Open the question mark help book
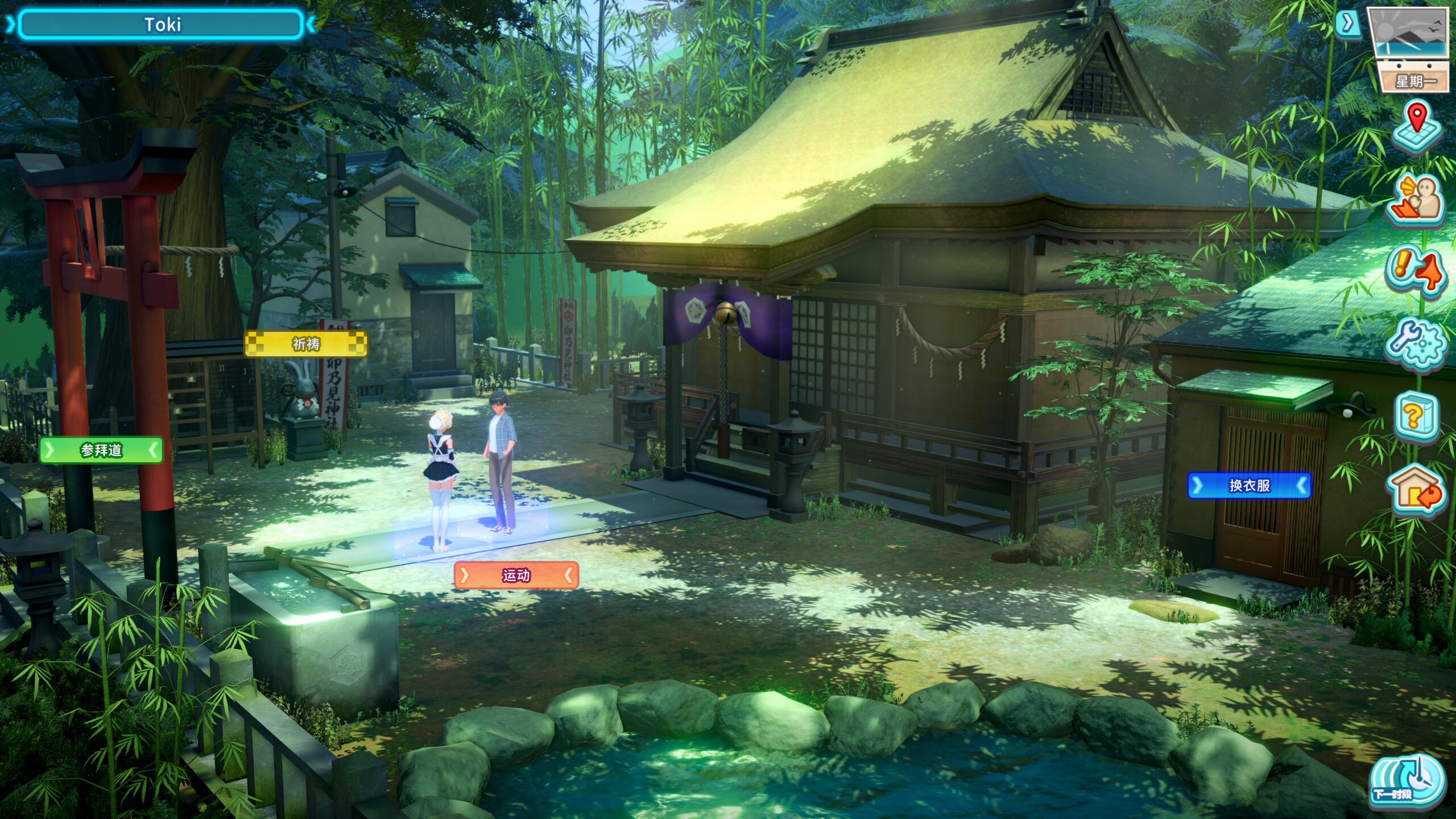The width and height of the screenshot is (1456, 819). 1417,416
